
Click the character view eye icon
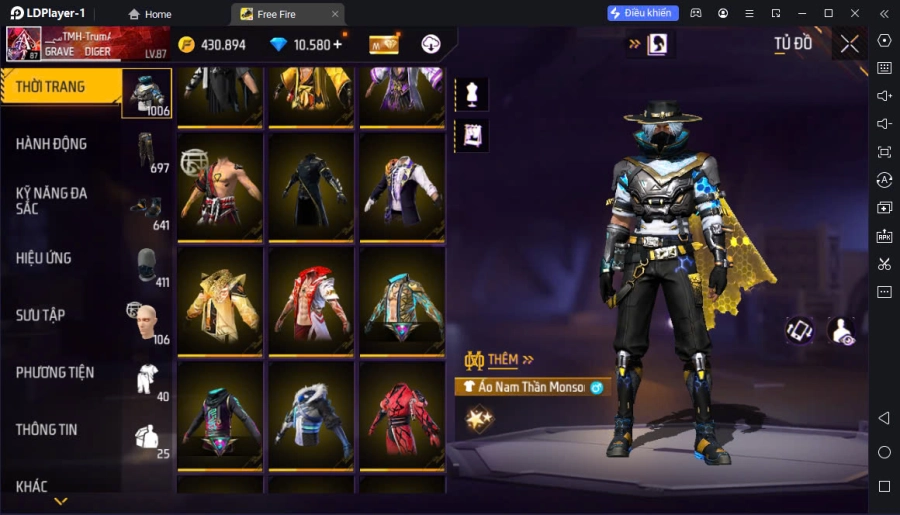pyautogui.click(x=842, y=332)
